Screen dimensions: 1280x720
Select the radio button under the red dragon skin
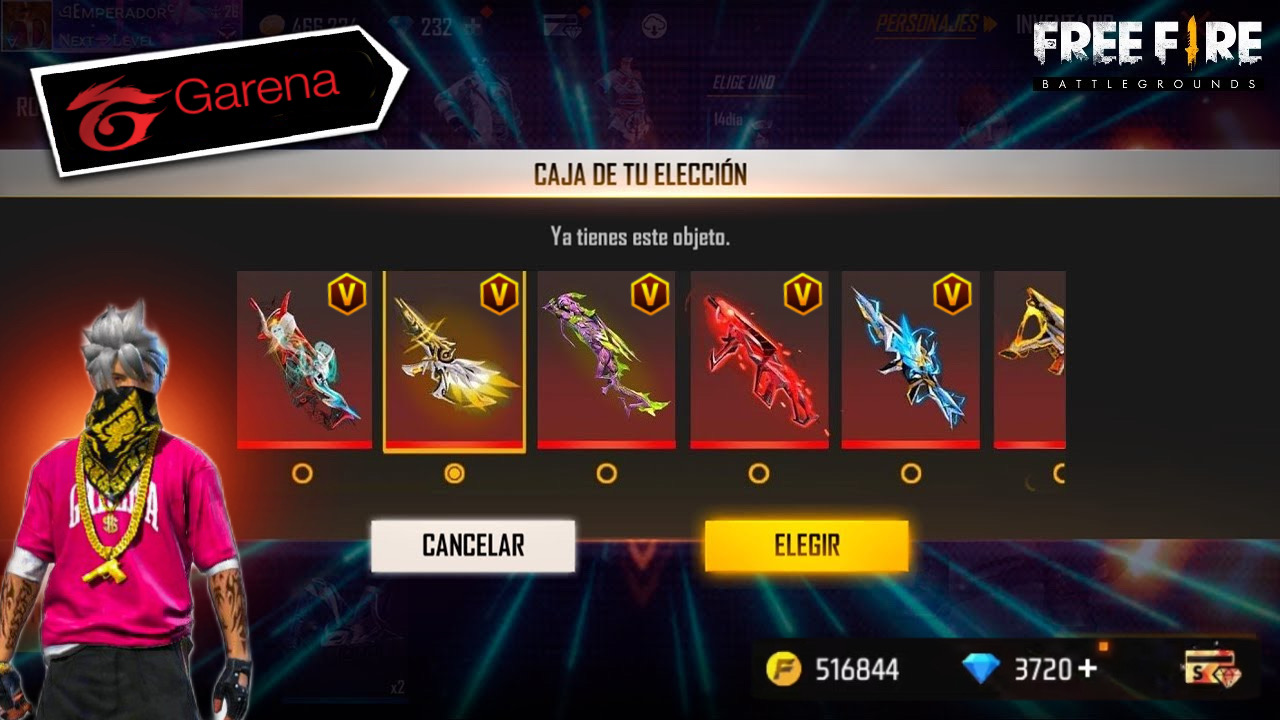point(302,473)
